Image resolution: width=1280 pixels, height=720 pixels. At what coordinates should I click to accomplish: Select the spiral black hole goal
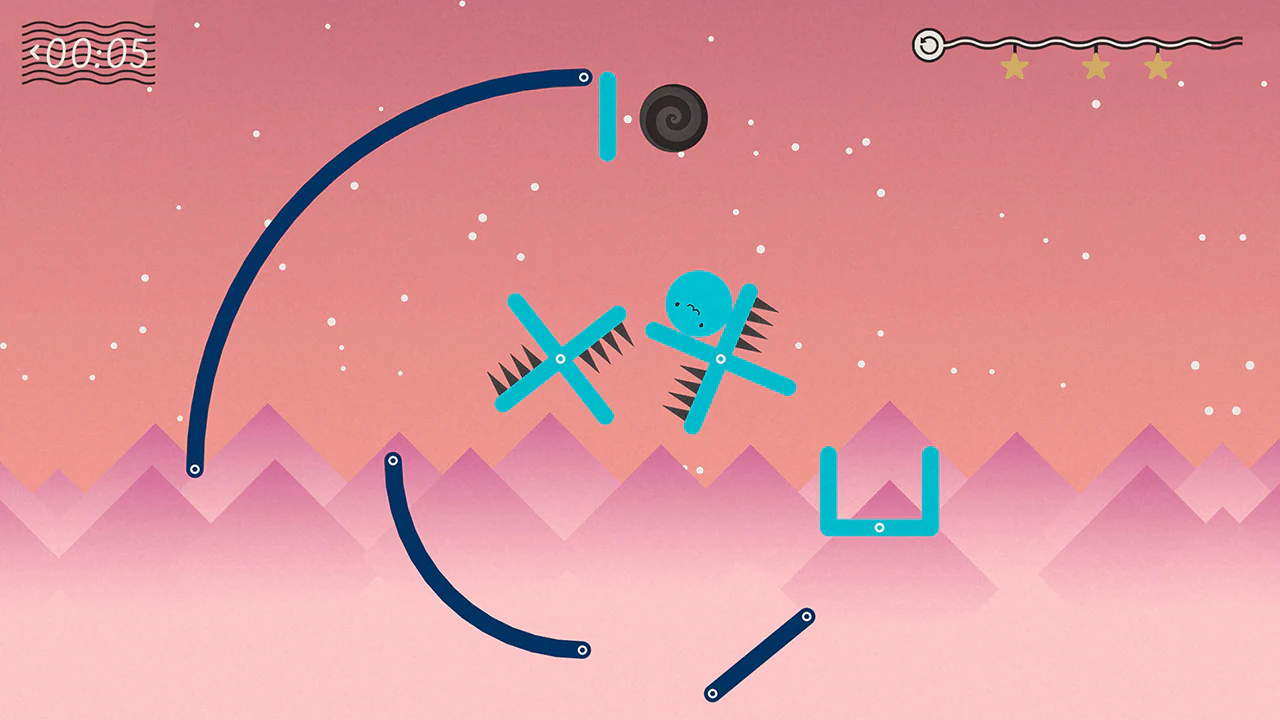tap(675, 118)
